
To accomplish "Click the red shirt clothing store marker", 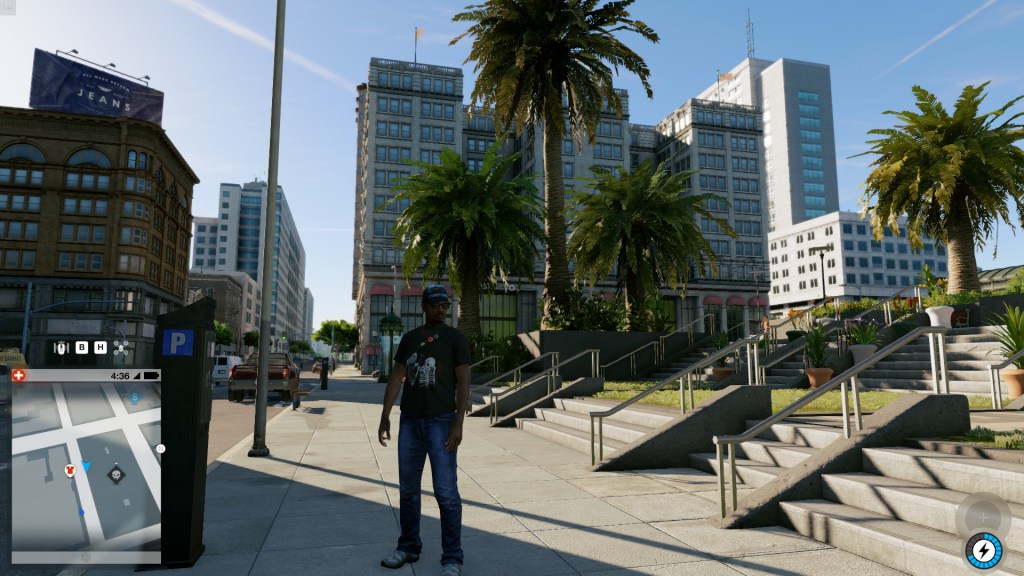I will click(69, 470).
